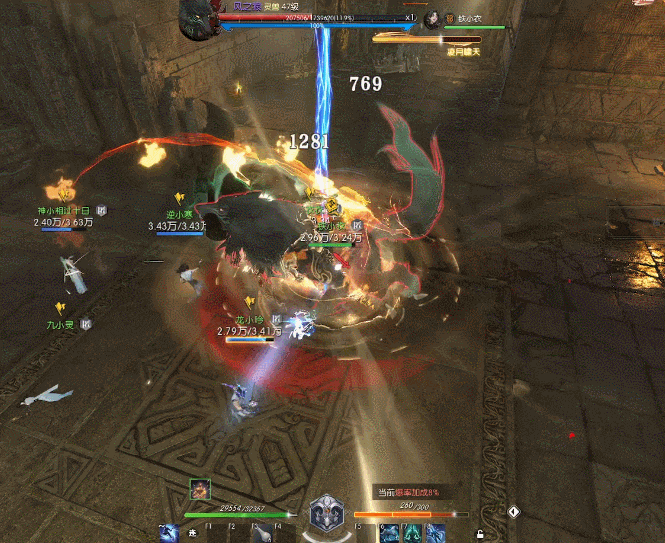Activate the blue slash skill at hotbar start
665x543 pixels.
(169, 533)
